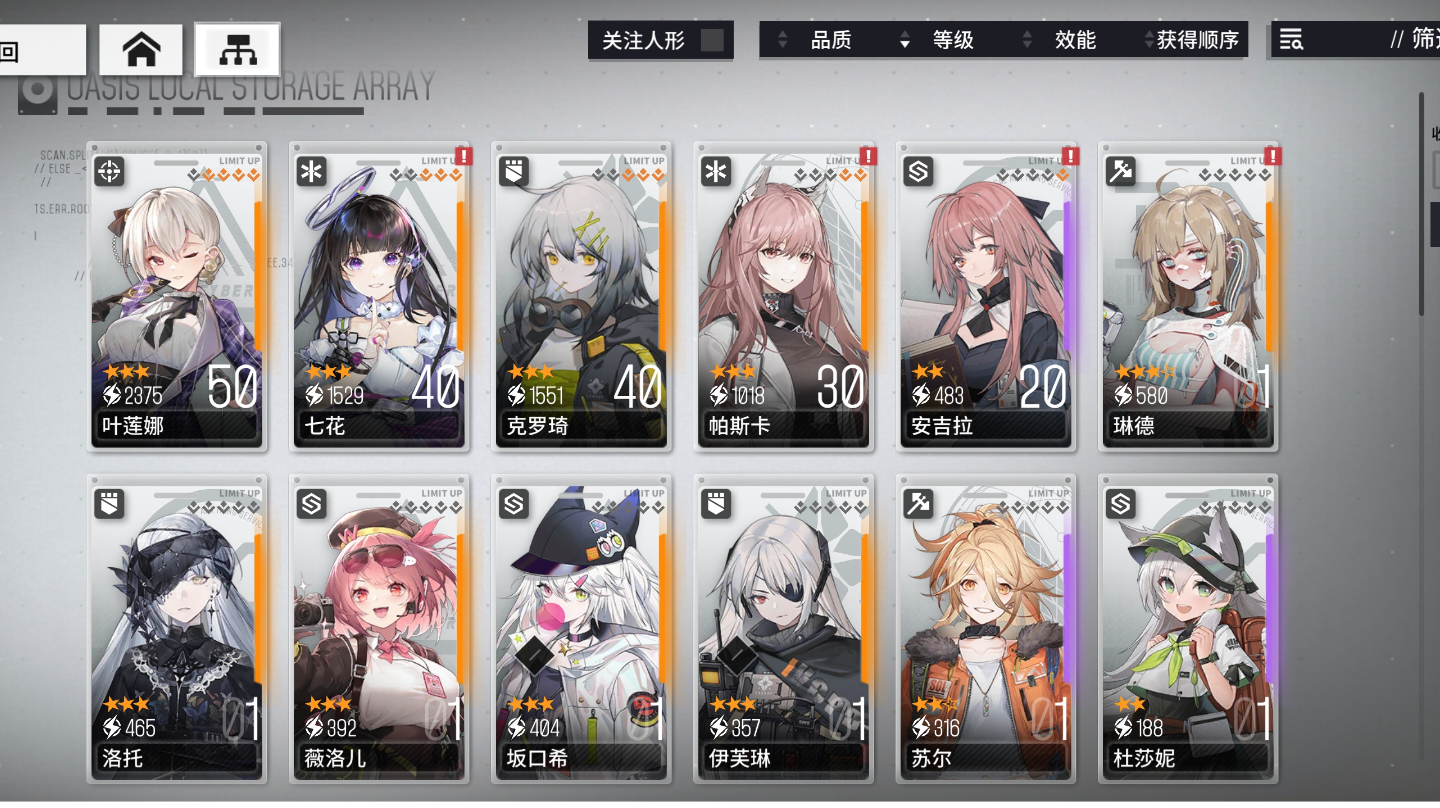Click the shield class icon on 伊芙琳's card
This screenshot has width=1440, height=808.
[715, 505]
